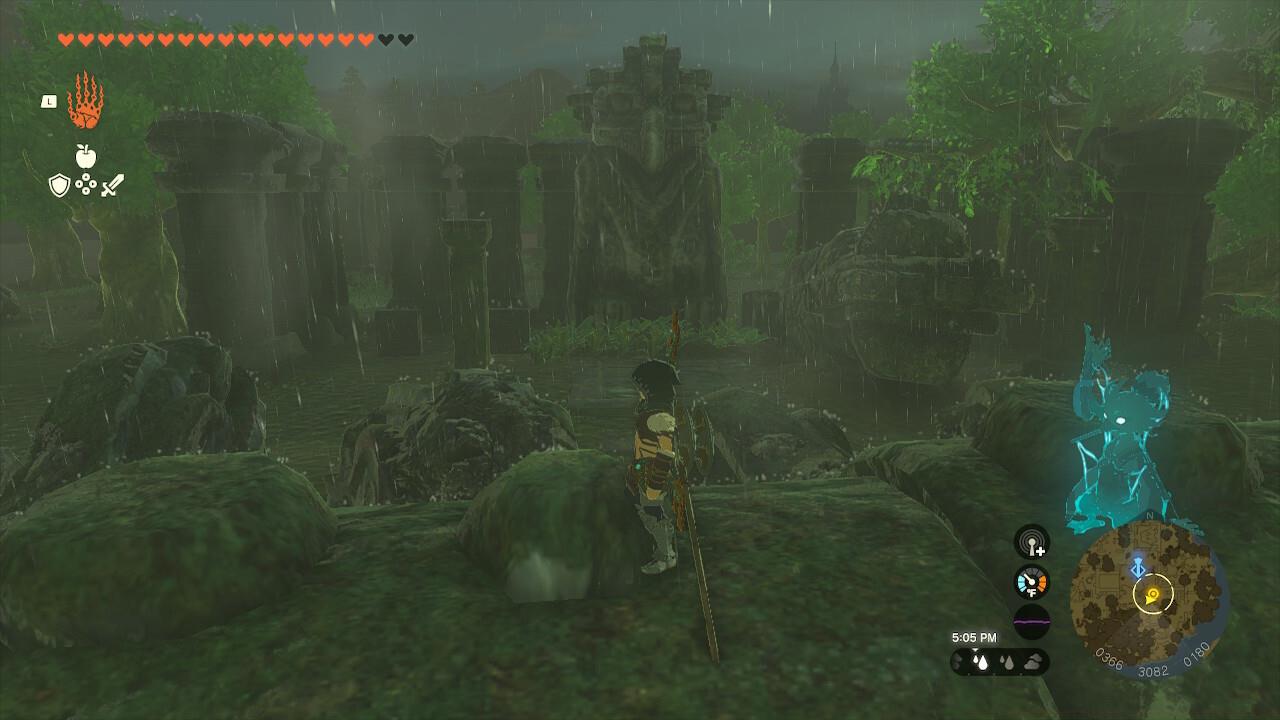Choose the shield quick-select icon

59,185
